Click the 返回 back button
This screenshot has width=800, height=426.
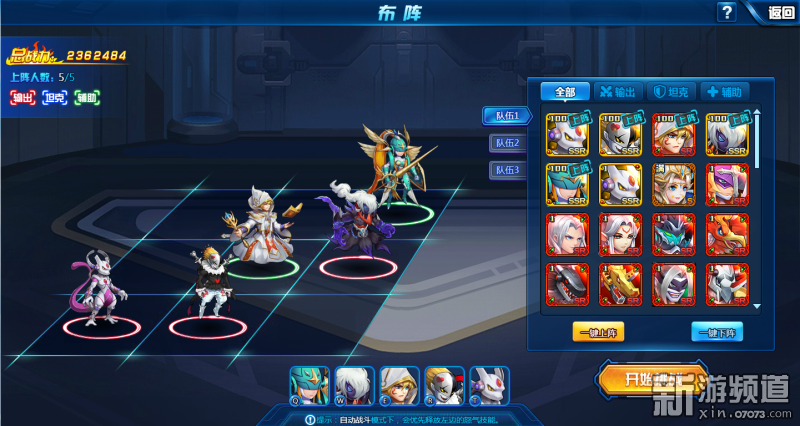point(780,12)
